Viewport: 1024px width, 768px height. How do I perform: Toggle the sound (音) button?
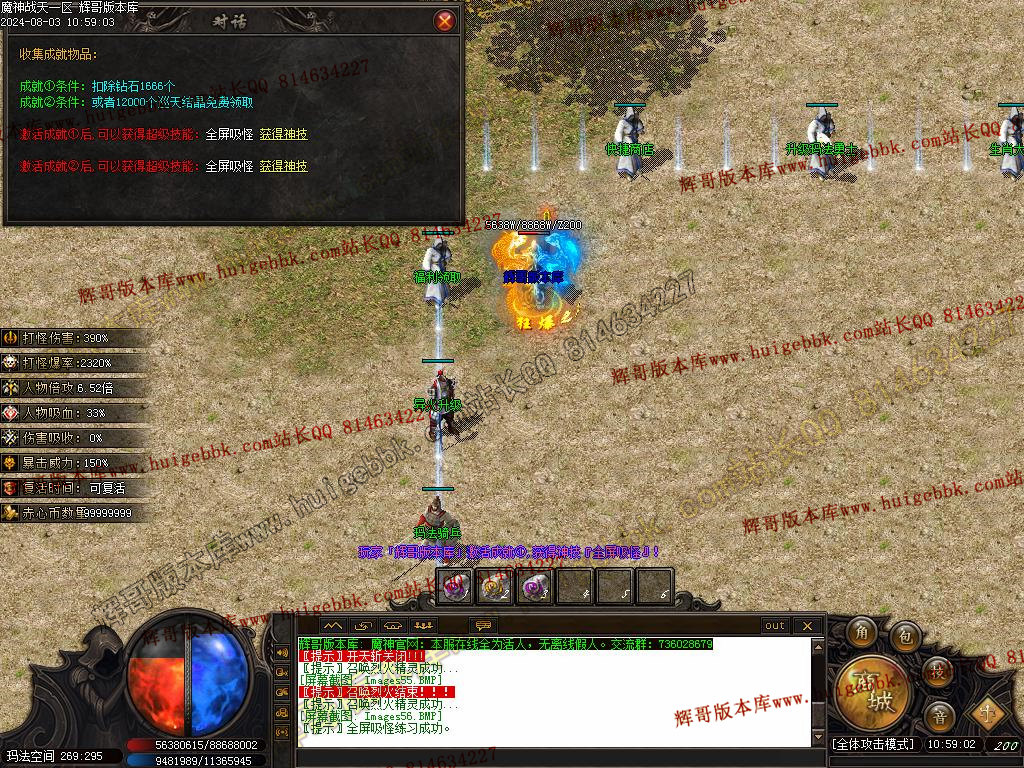[939, 715]
